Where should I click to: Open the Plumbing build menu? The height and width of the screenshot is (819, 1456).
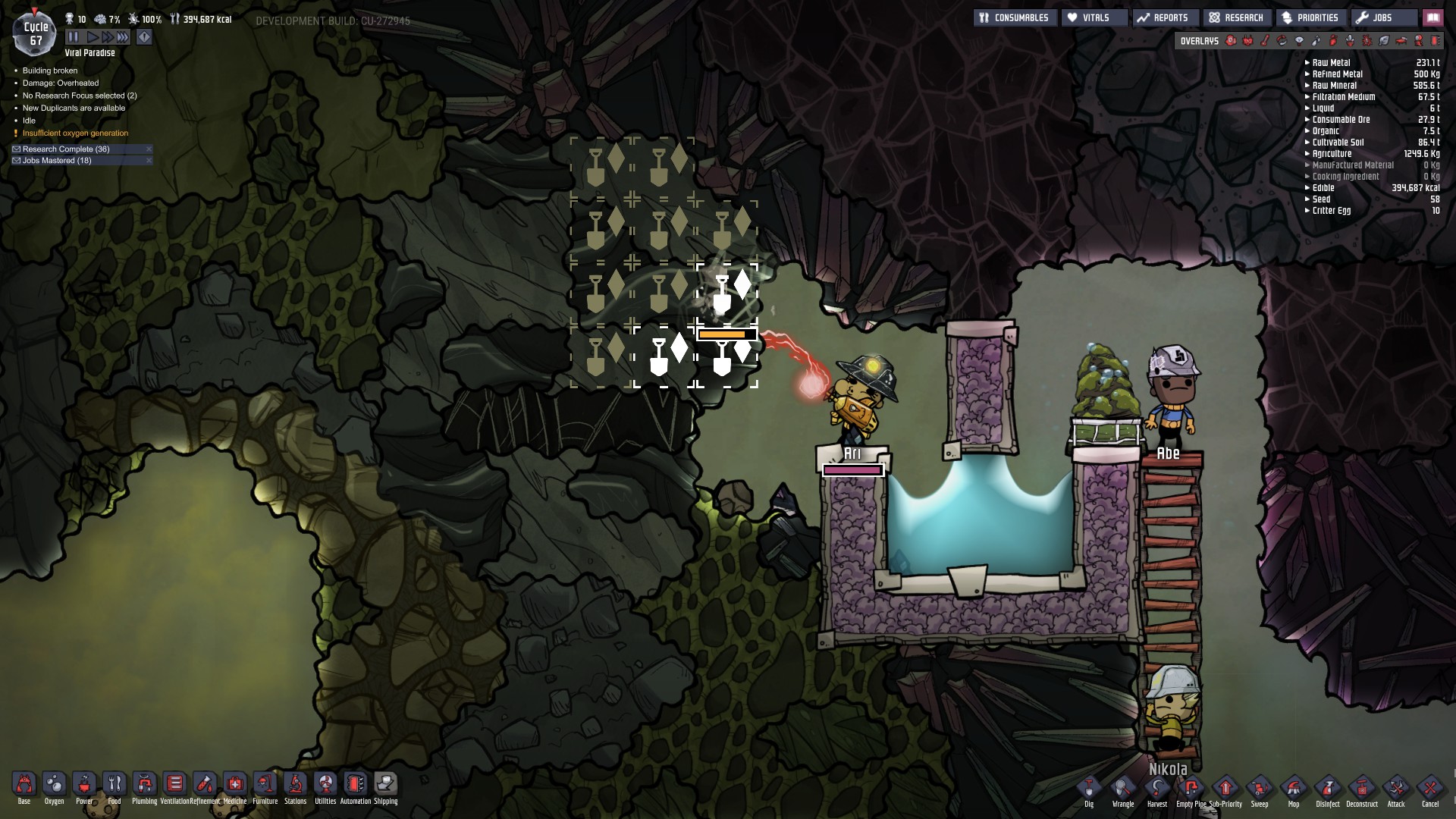coord(144,785)
